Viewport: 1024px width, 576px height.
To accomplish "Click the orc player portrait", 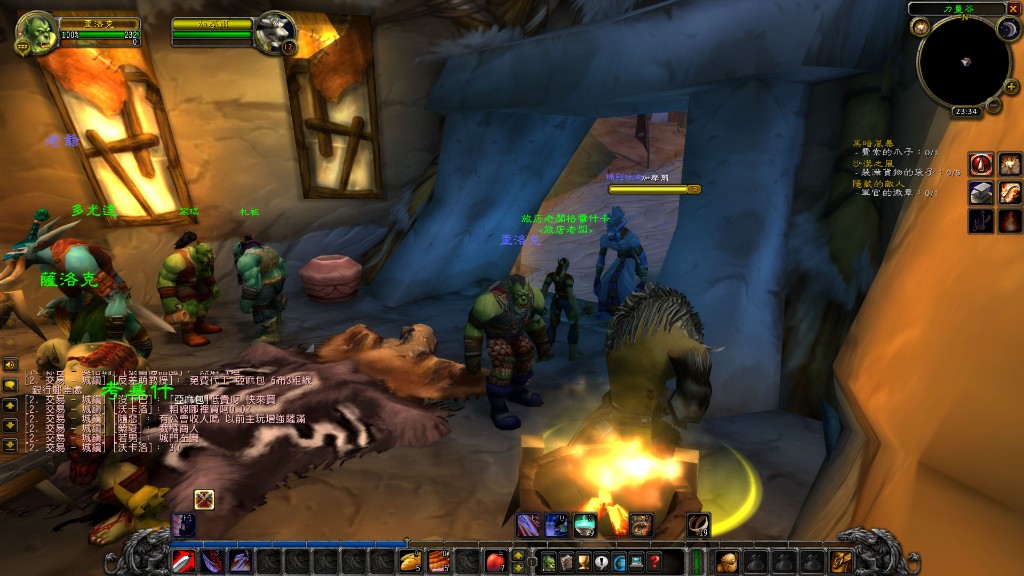I will (x=36, y=32).
